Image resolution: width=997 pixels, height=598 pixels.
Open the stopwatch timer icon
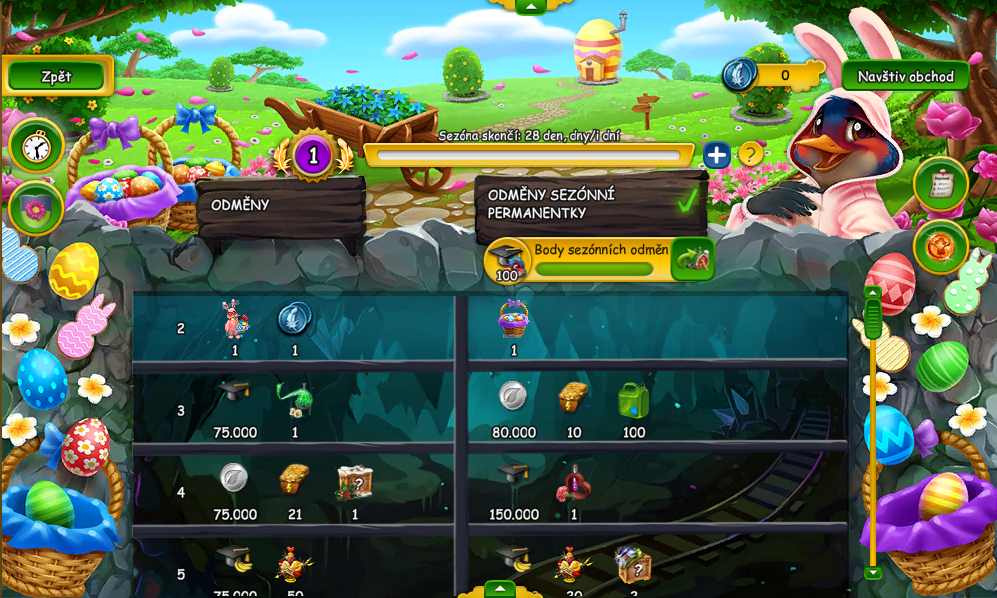(36, 147)
